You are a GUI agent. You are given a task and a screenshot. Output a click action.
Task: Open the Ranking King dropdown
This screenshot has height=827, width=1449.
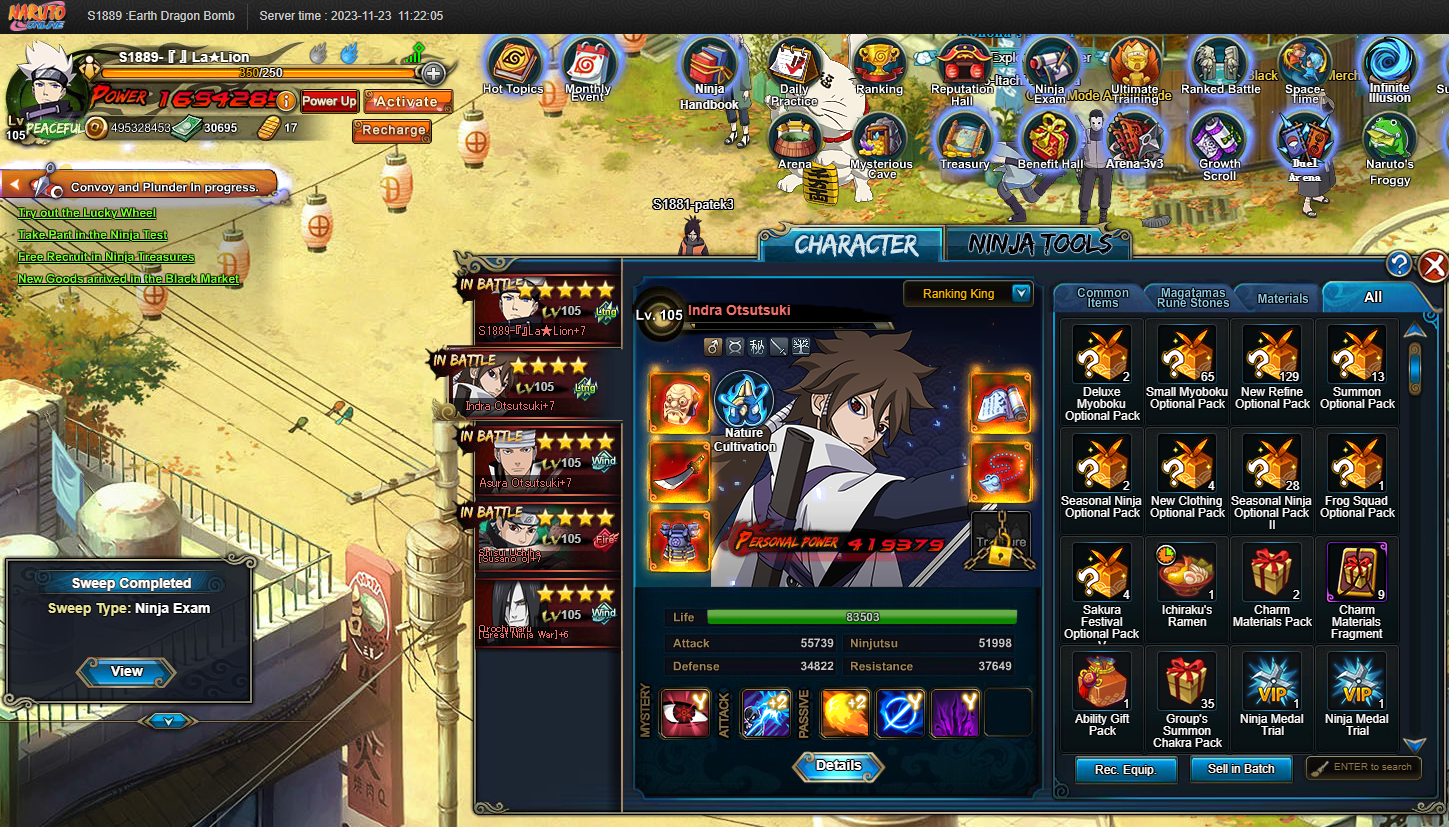[x=1021, y=293]
